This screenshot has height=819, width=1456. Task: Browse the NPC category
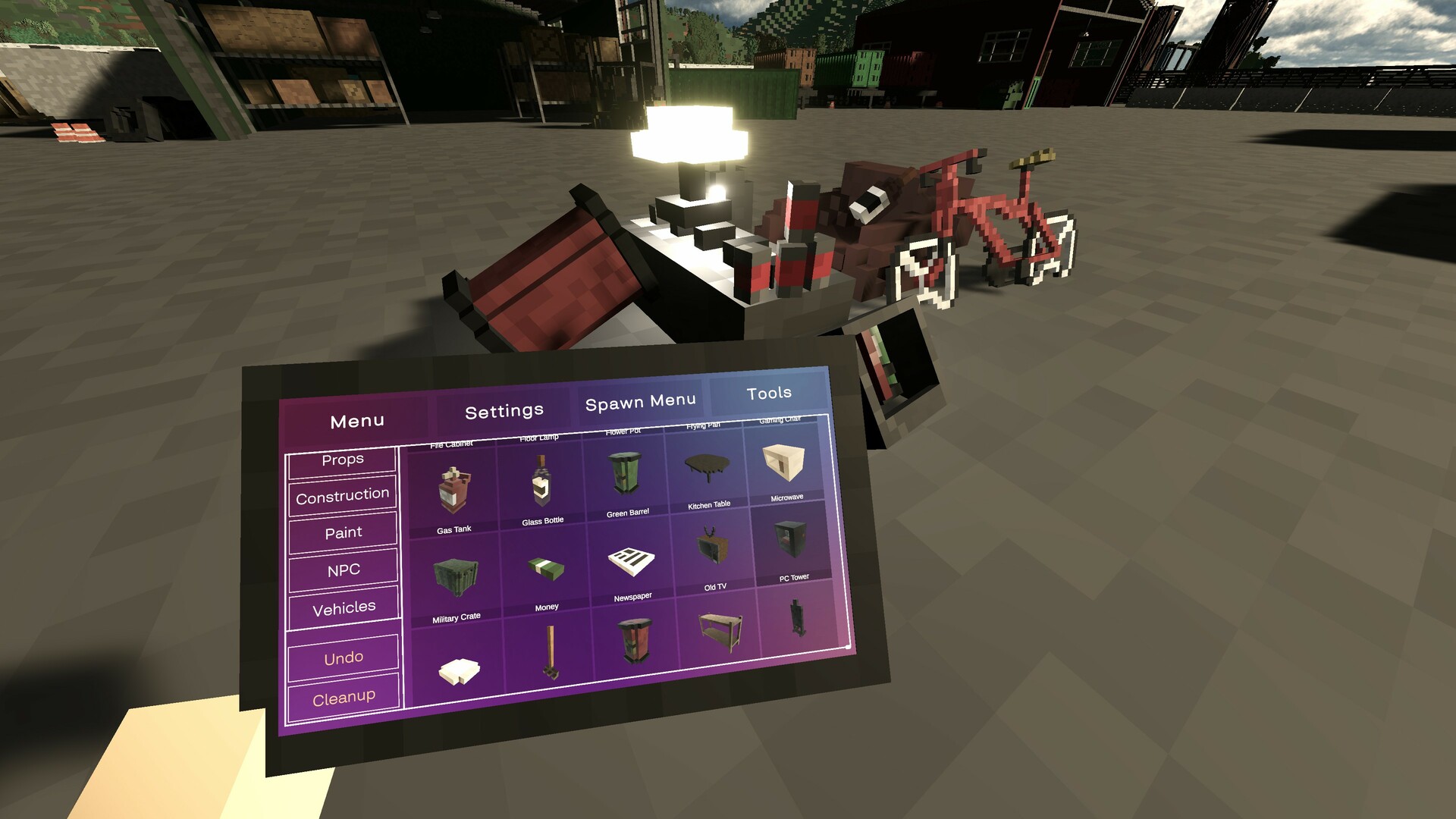coord(343,569)
